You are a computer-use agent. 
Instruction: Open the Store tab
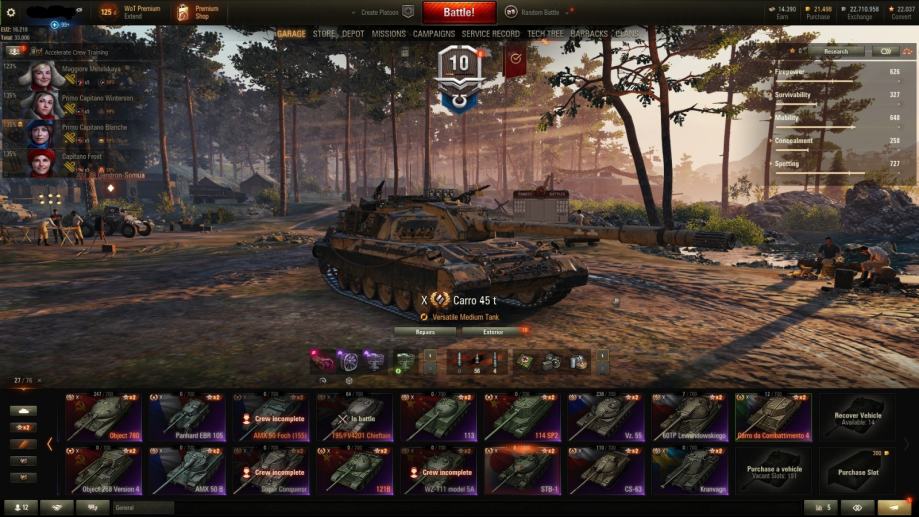coord(324,34)
